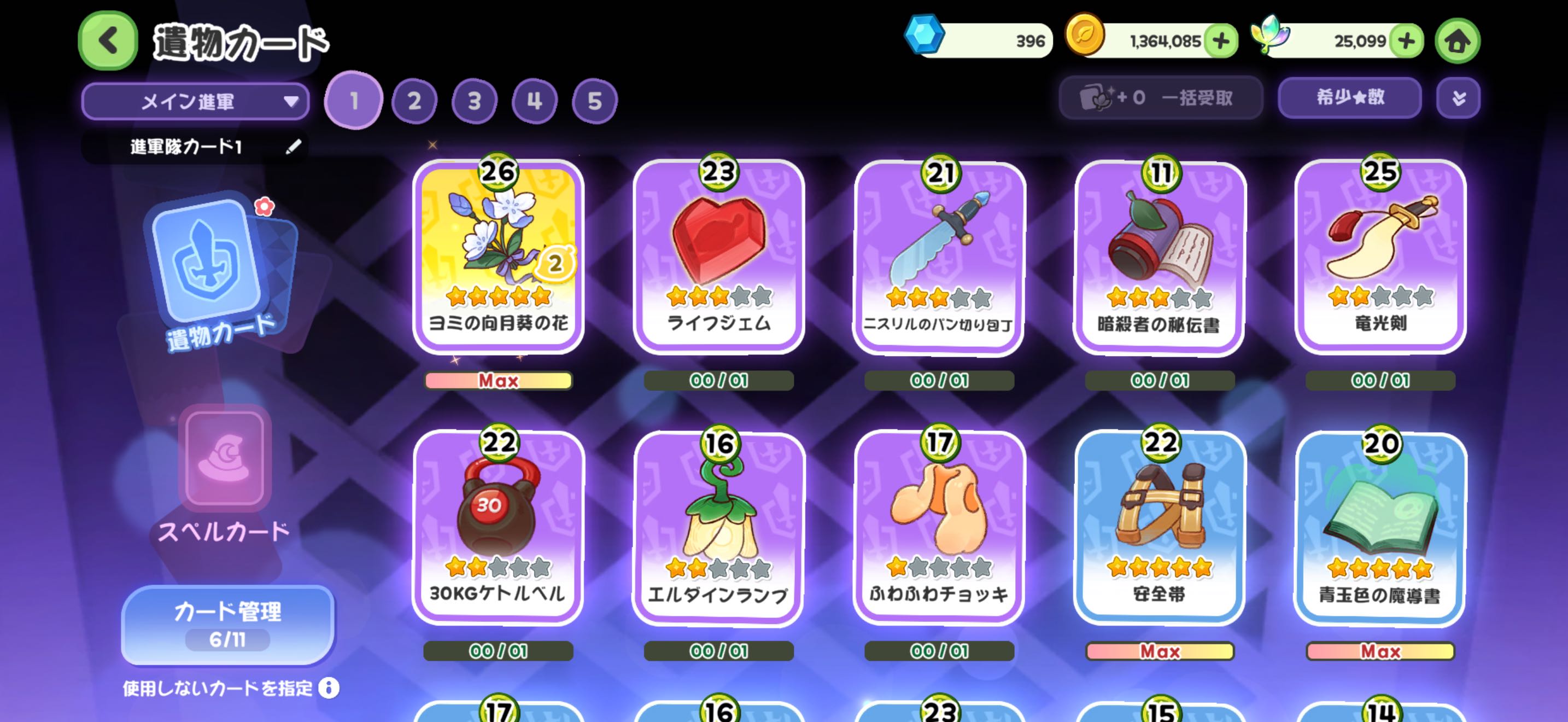The image size is (1568, 722).
Task: Select the ヨミの向月葵の花 card
Action: tap(498, 255)
